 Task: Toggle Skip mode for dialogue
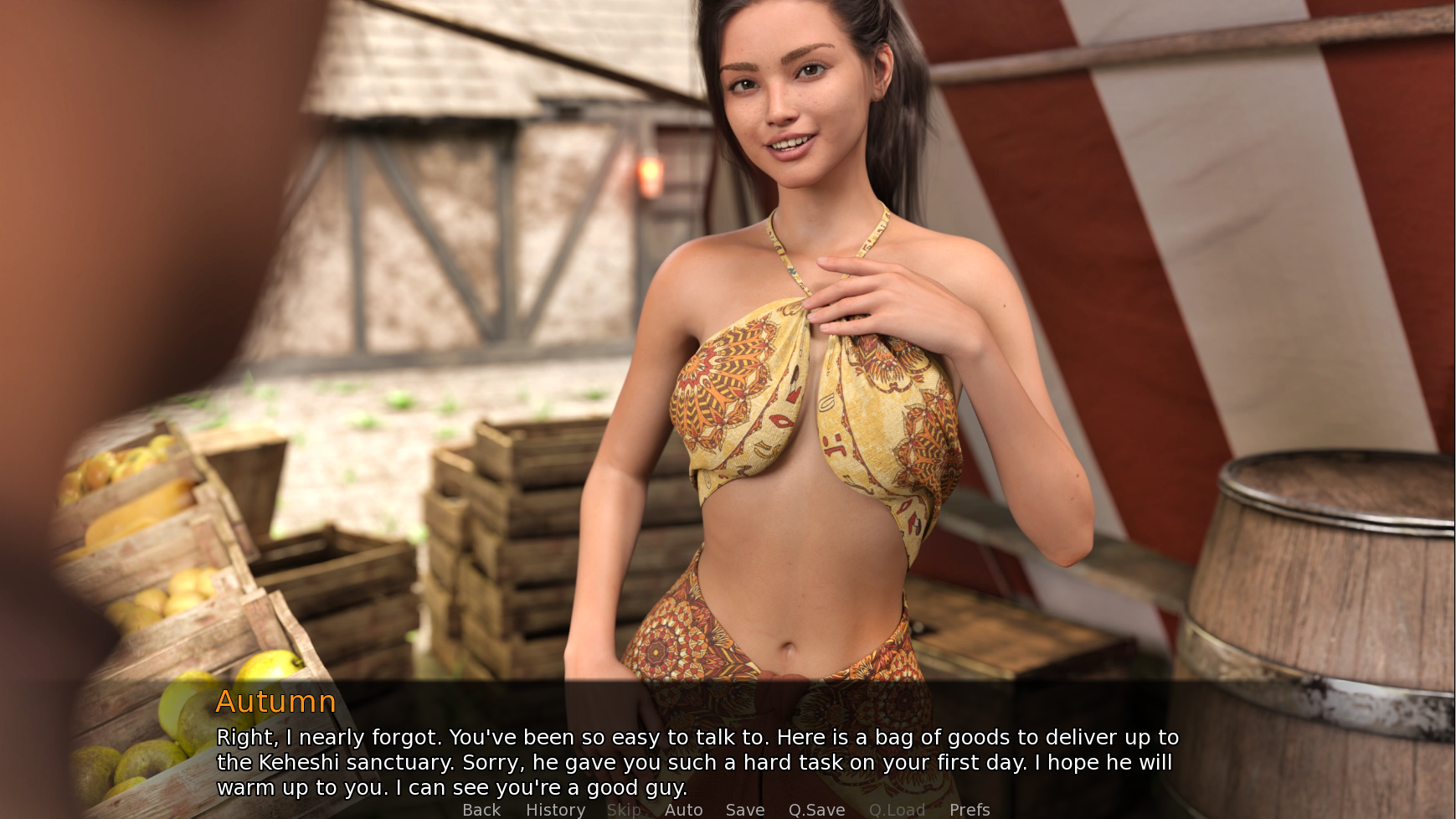click(624, 809)
